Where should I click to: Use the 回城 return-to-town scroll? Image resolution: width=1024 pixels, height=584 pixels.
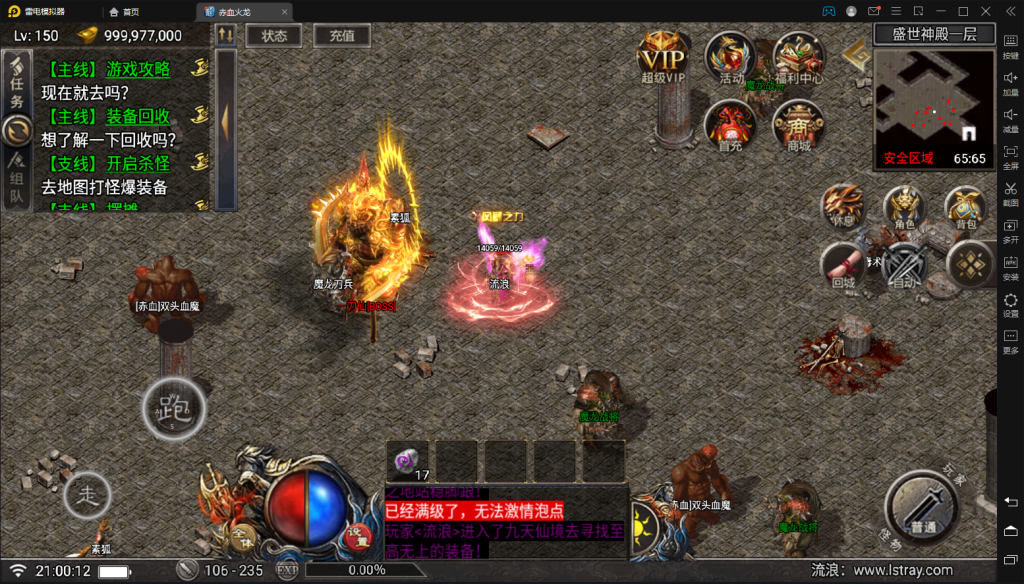coord(844,266)
